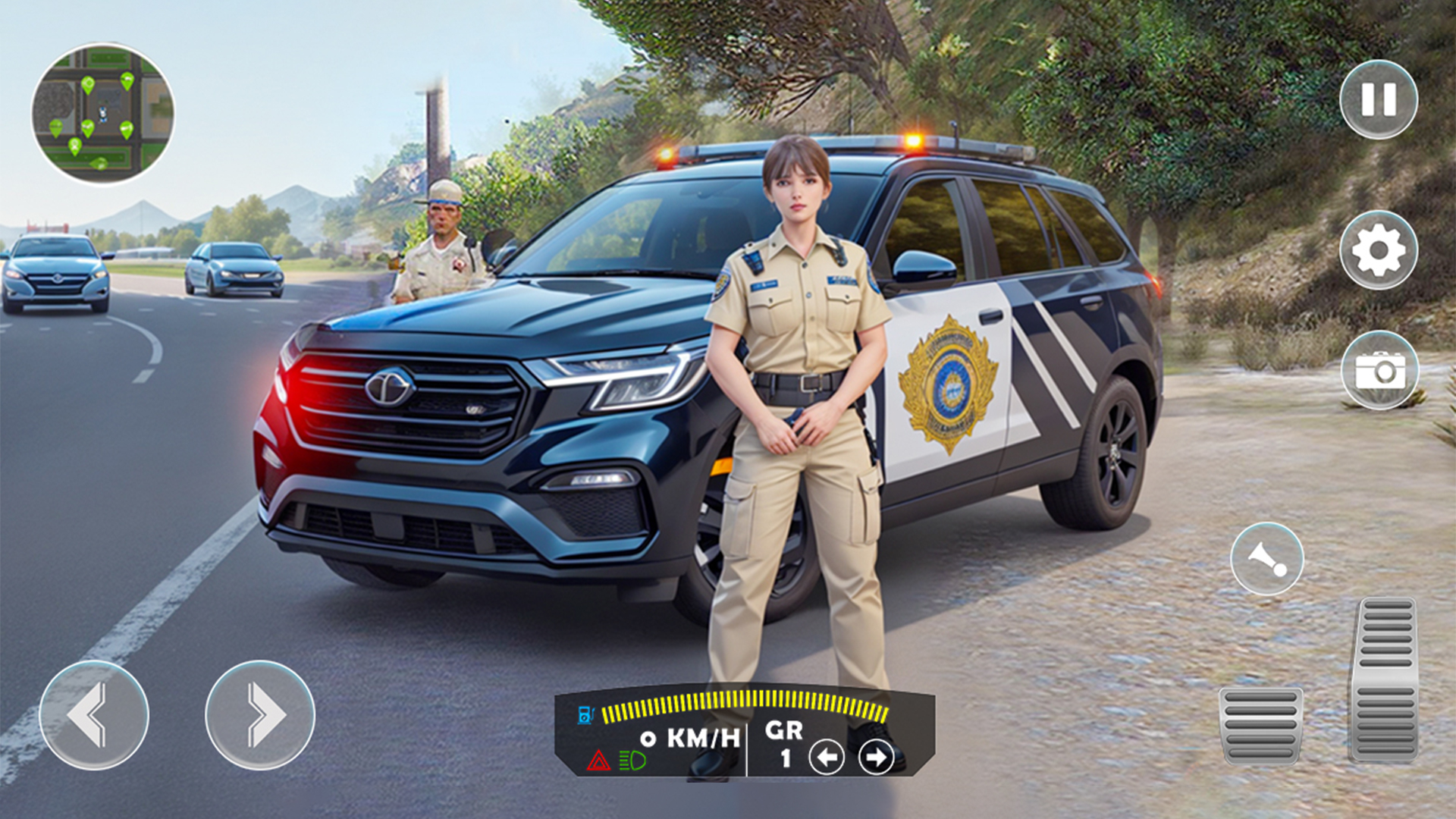Tap a green pin on the minimap
The image size is (1456, 819).
point(88,83)
